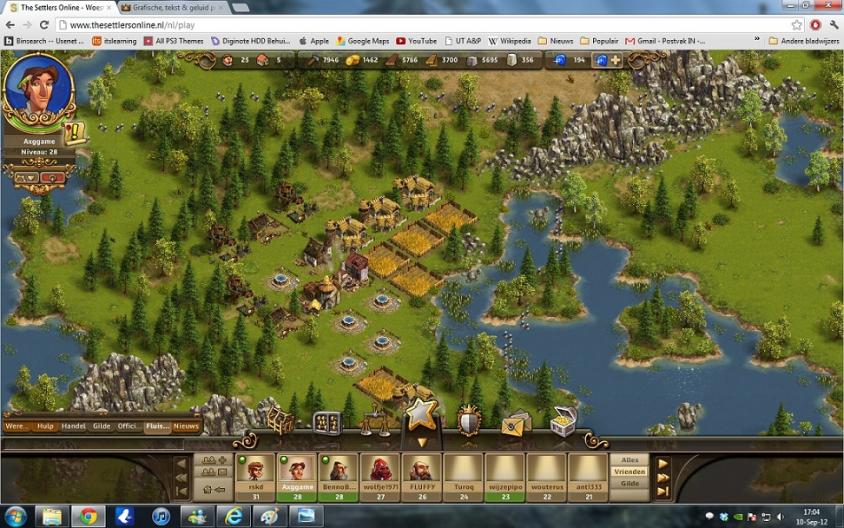The width and height of the screenshot is (844, 528).
Task: Open the trade balance scales icon
Action: click(373, 423)
